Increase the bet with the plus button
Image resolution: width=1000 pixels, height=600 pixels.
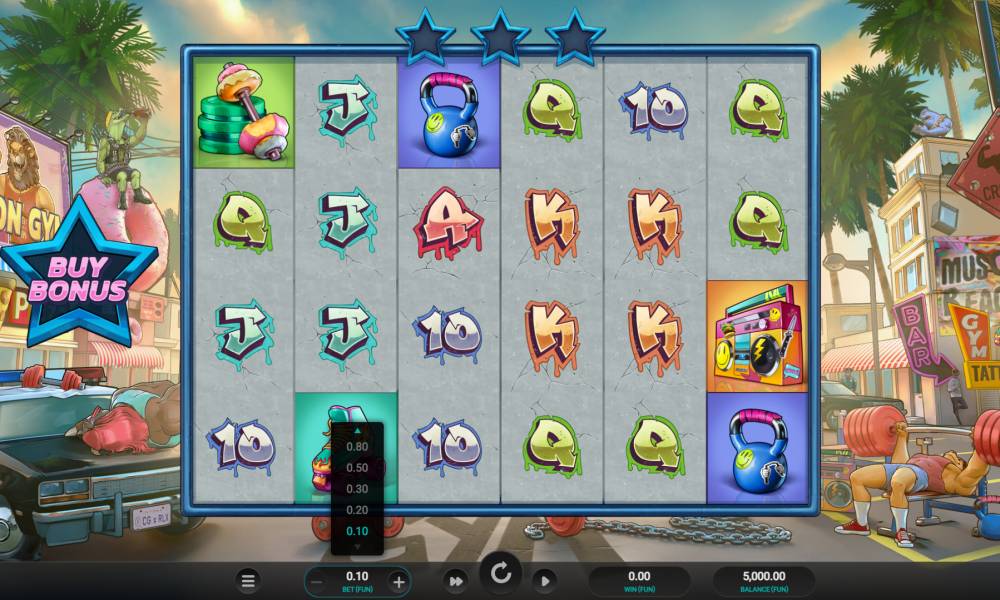pyautogui.click(x=398, y=580)
